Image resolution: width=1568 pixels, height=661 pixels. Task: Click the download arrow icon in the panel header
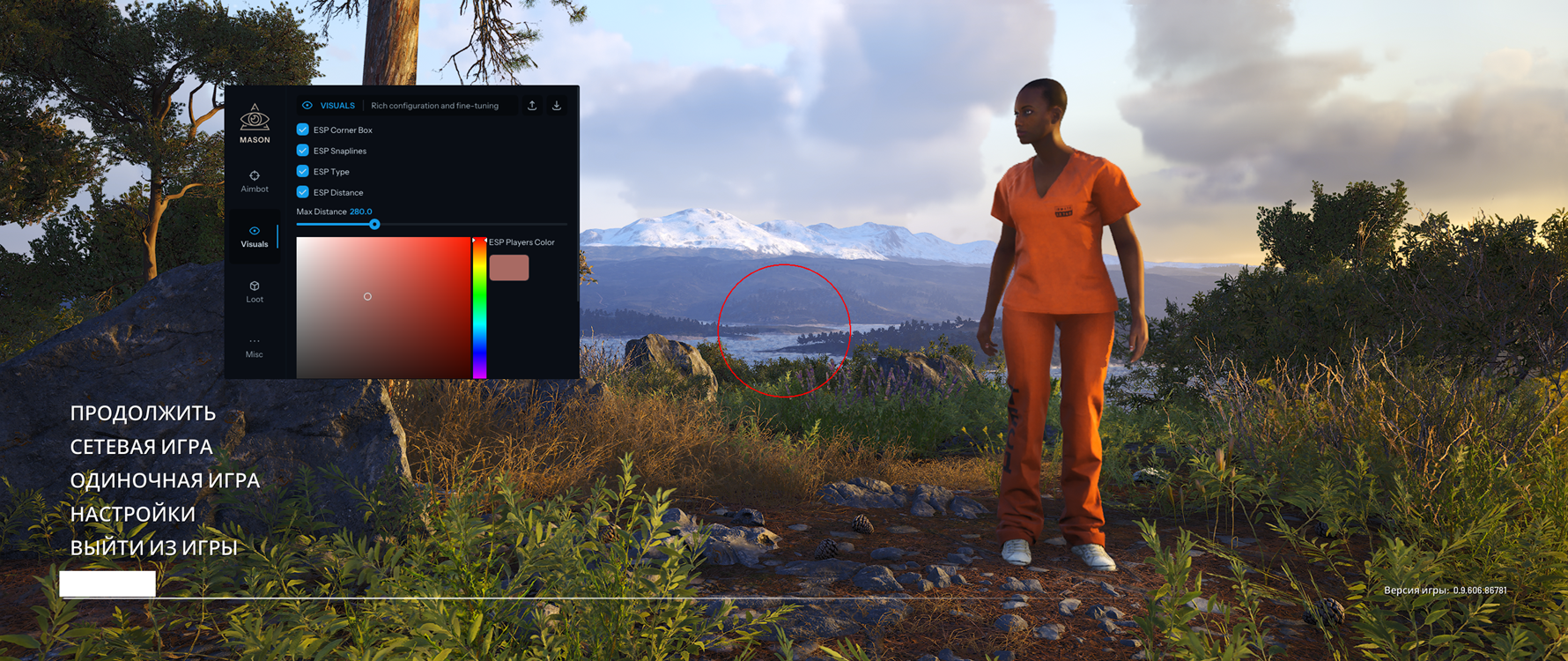pyautogui.click(x=557, y=106)
